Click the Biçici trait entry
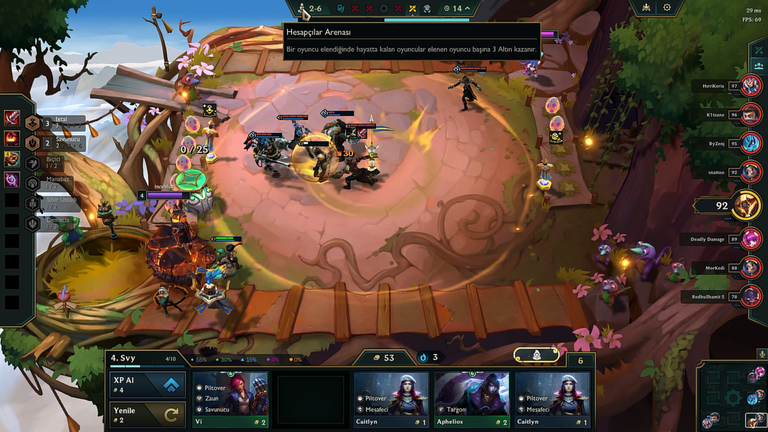 click(x=55, y=161)
